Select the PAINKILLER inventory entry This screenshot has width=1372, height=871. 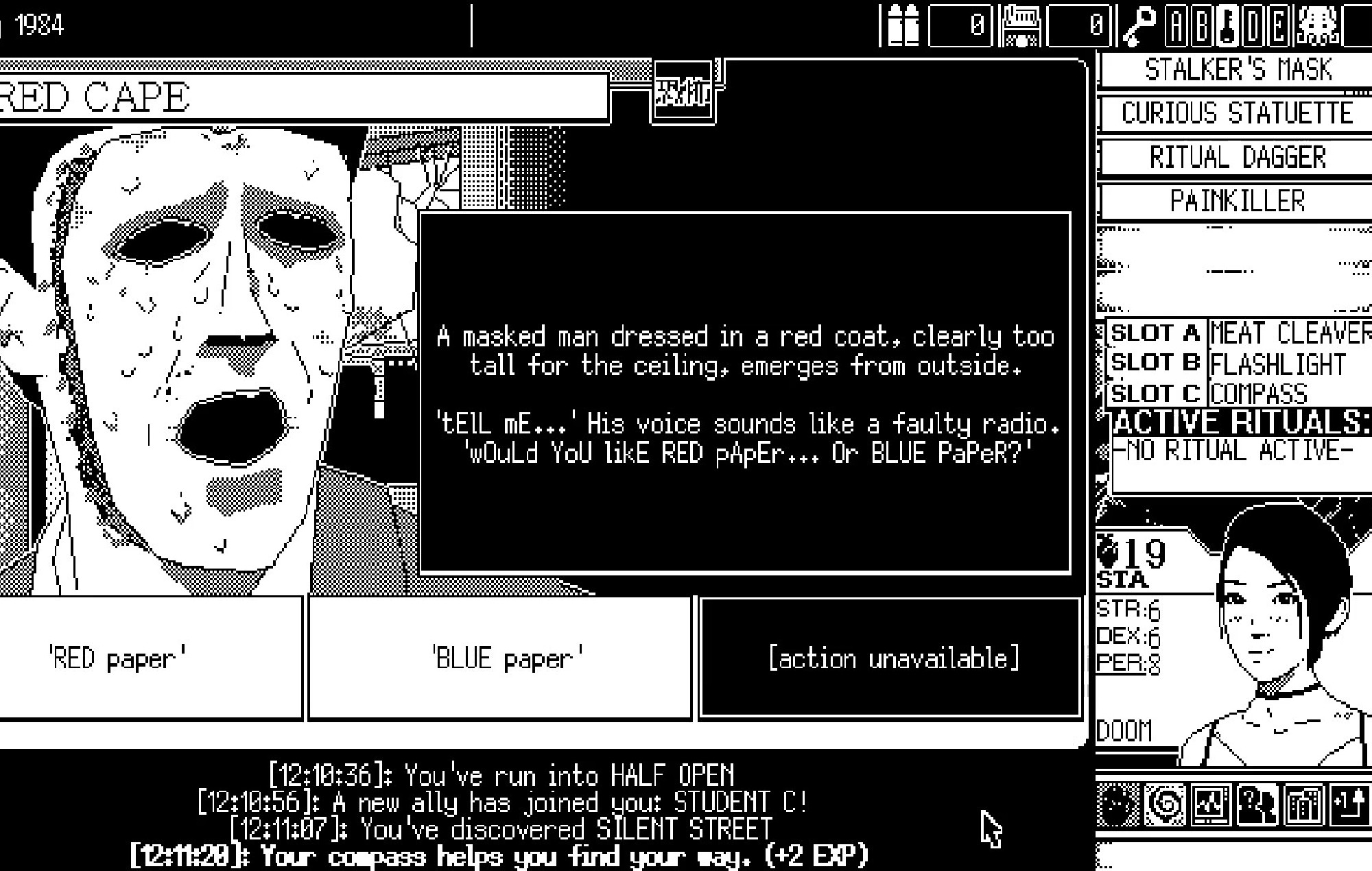coord(1242,200)
